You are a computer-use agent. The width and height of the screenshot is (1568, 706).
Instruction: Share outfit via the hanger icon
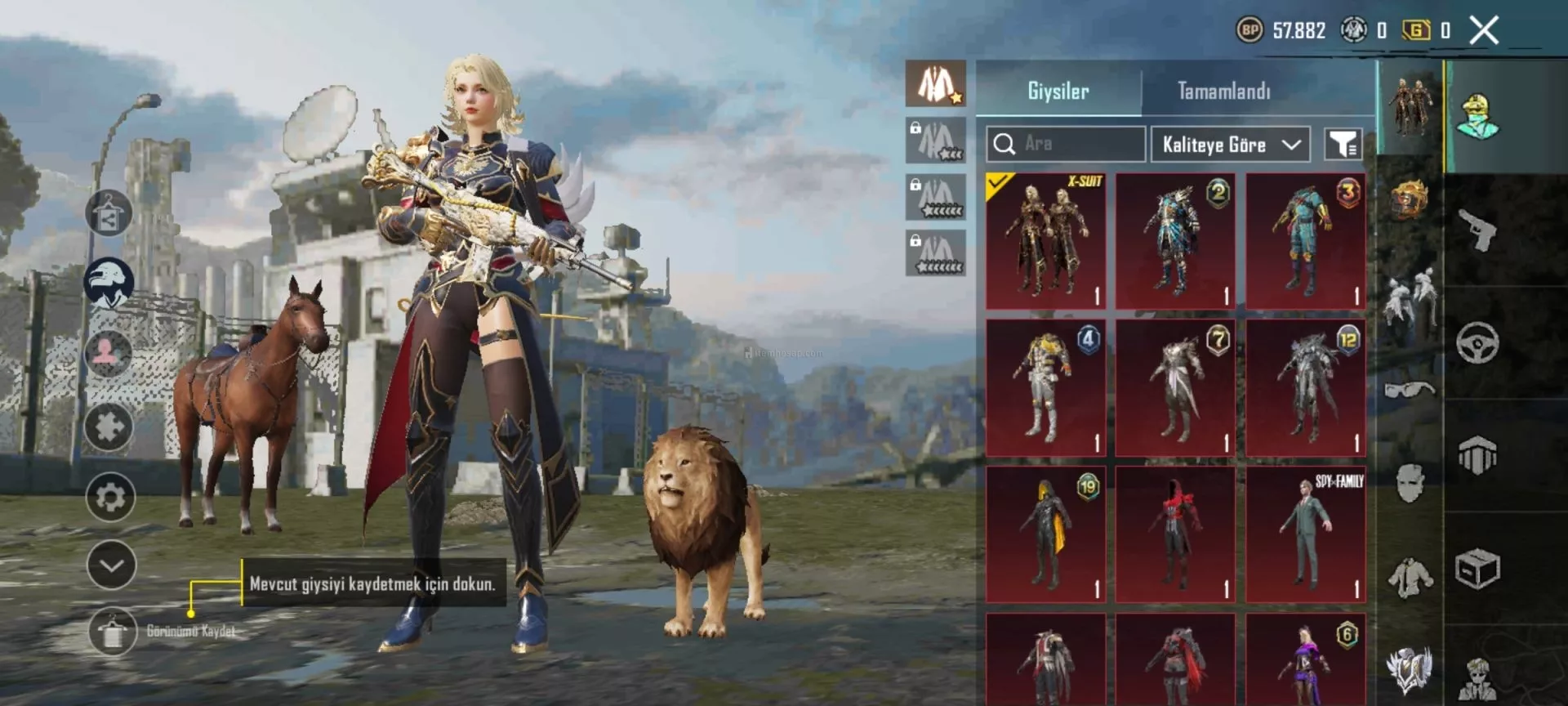pos(109,213)
